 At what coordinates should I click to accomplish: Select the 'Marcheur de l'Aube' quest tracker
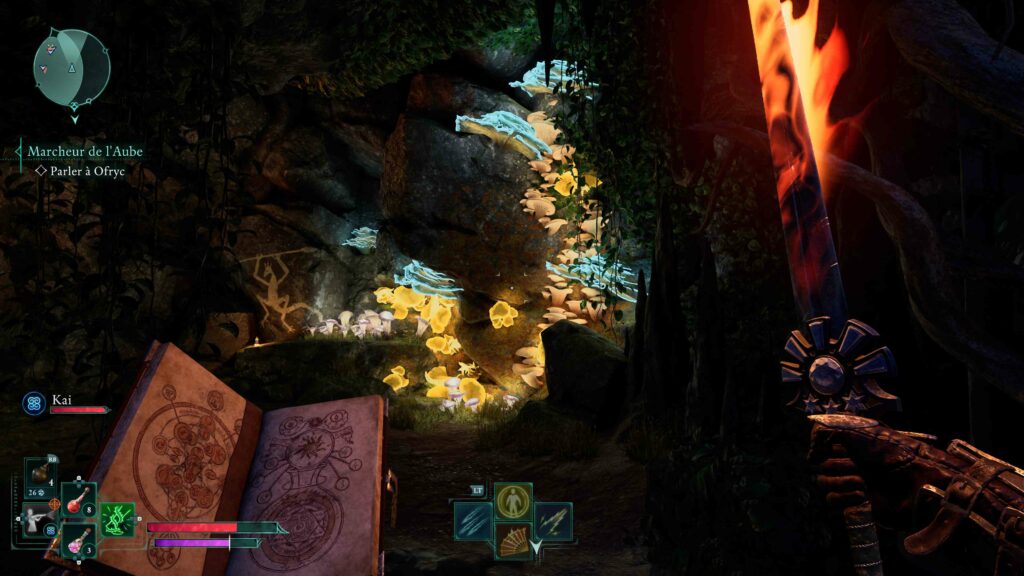(85, 151)
